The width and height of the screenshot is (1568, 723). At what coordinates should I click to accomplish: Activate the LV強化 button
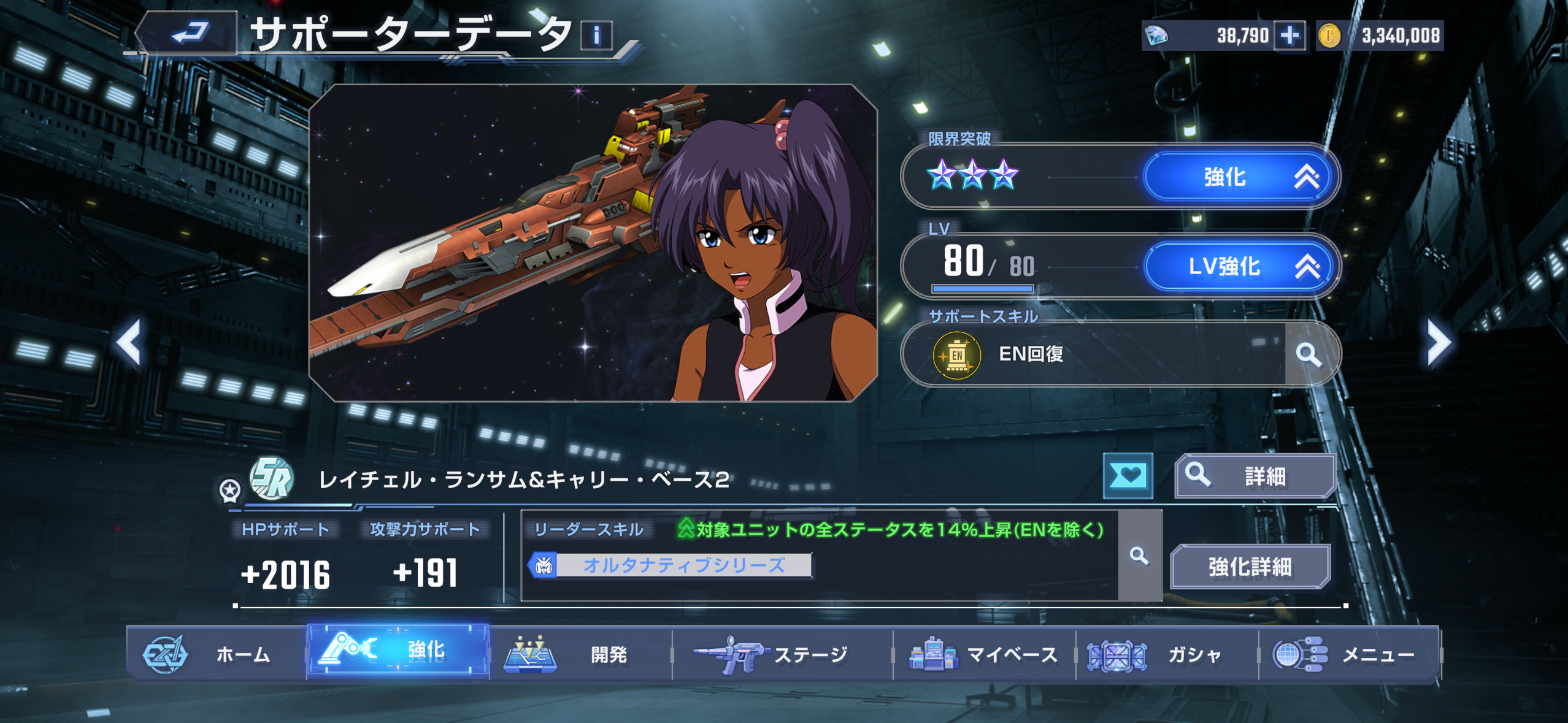1240,267
